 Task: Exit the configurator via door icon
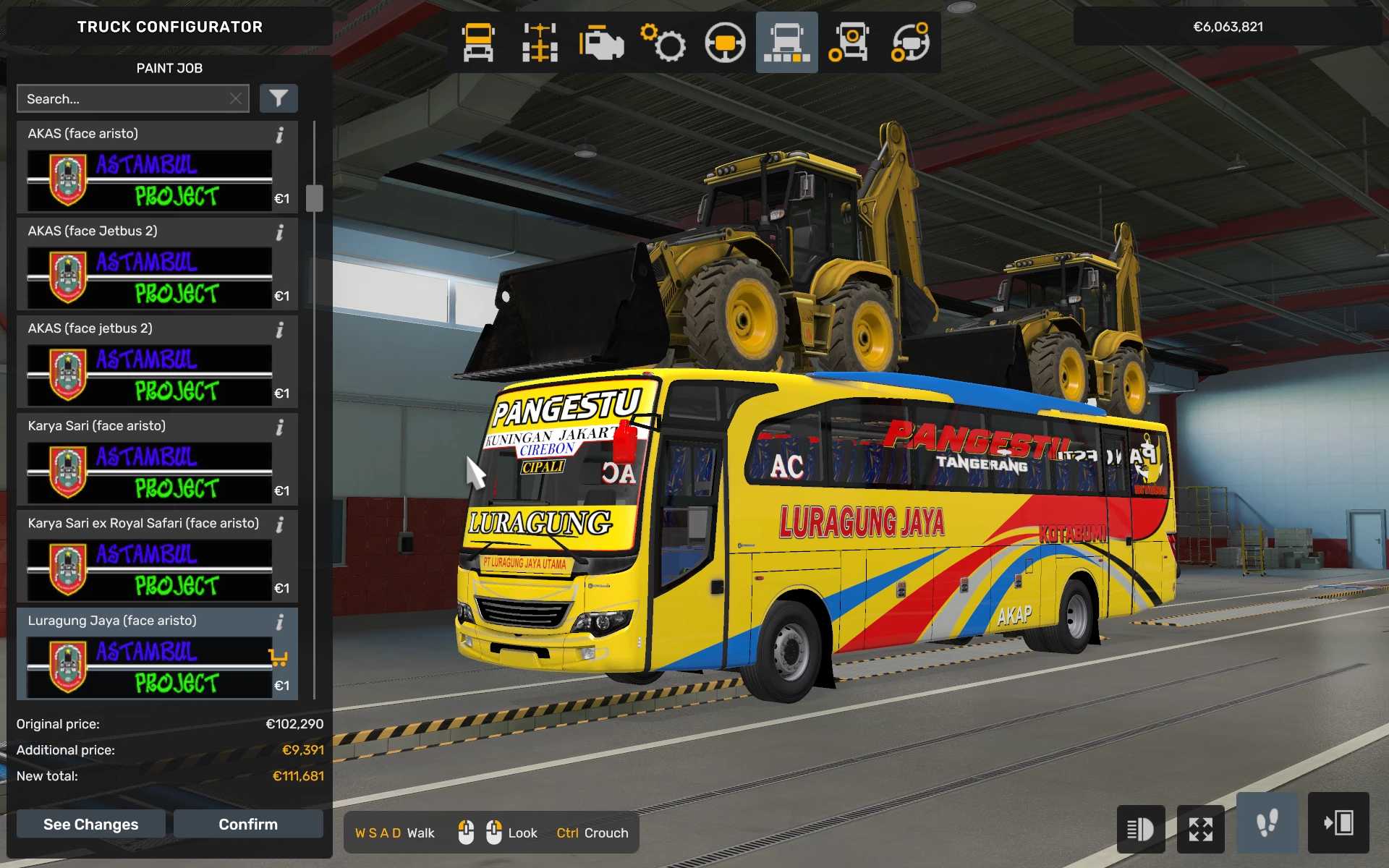[1338, 823]
